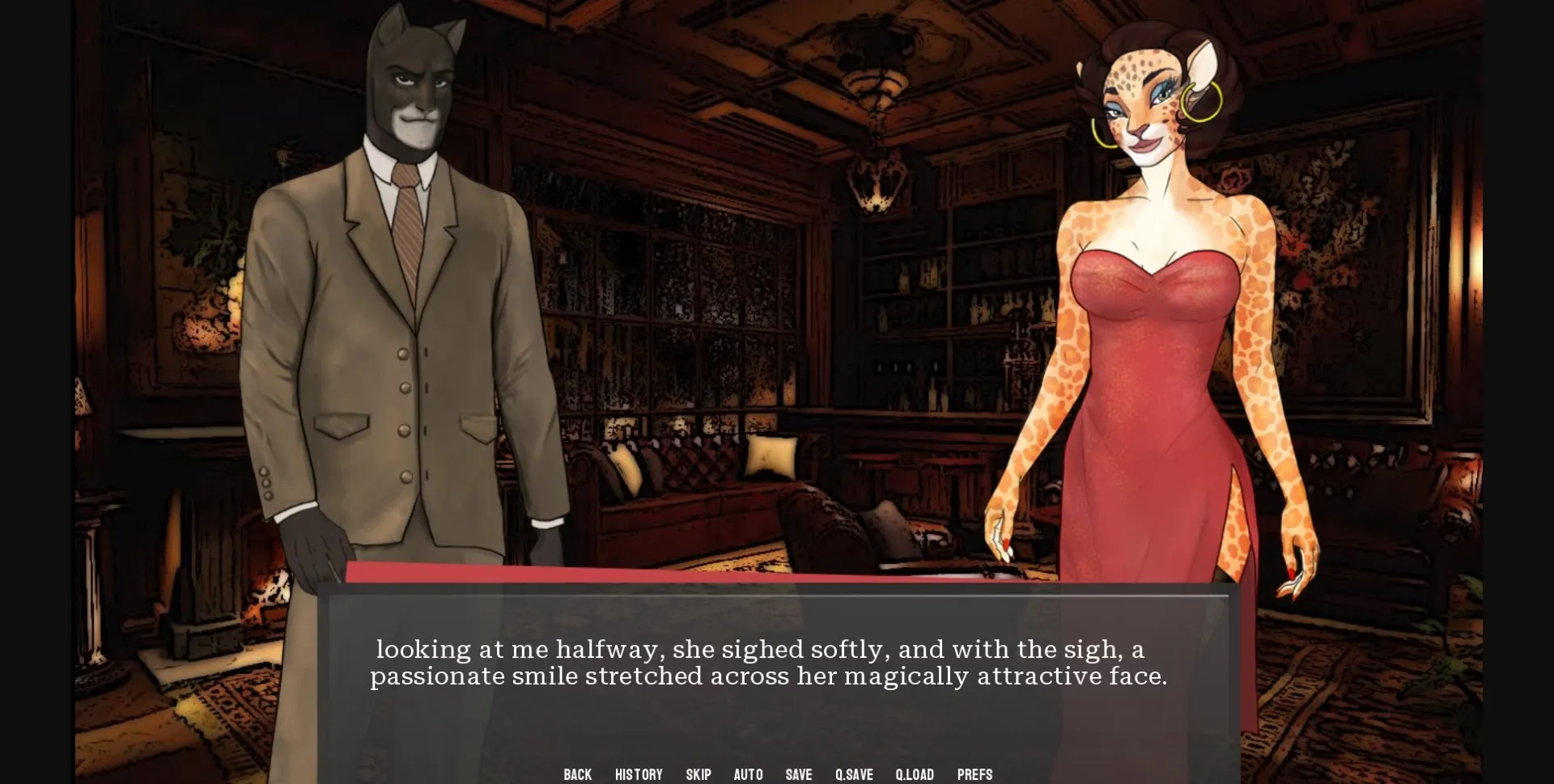This screenshot has width=1554, height=784.
Task: Open the Preferences menu
Action: pyautogui.click(x=974, y=774)
